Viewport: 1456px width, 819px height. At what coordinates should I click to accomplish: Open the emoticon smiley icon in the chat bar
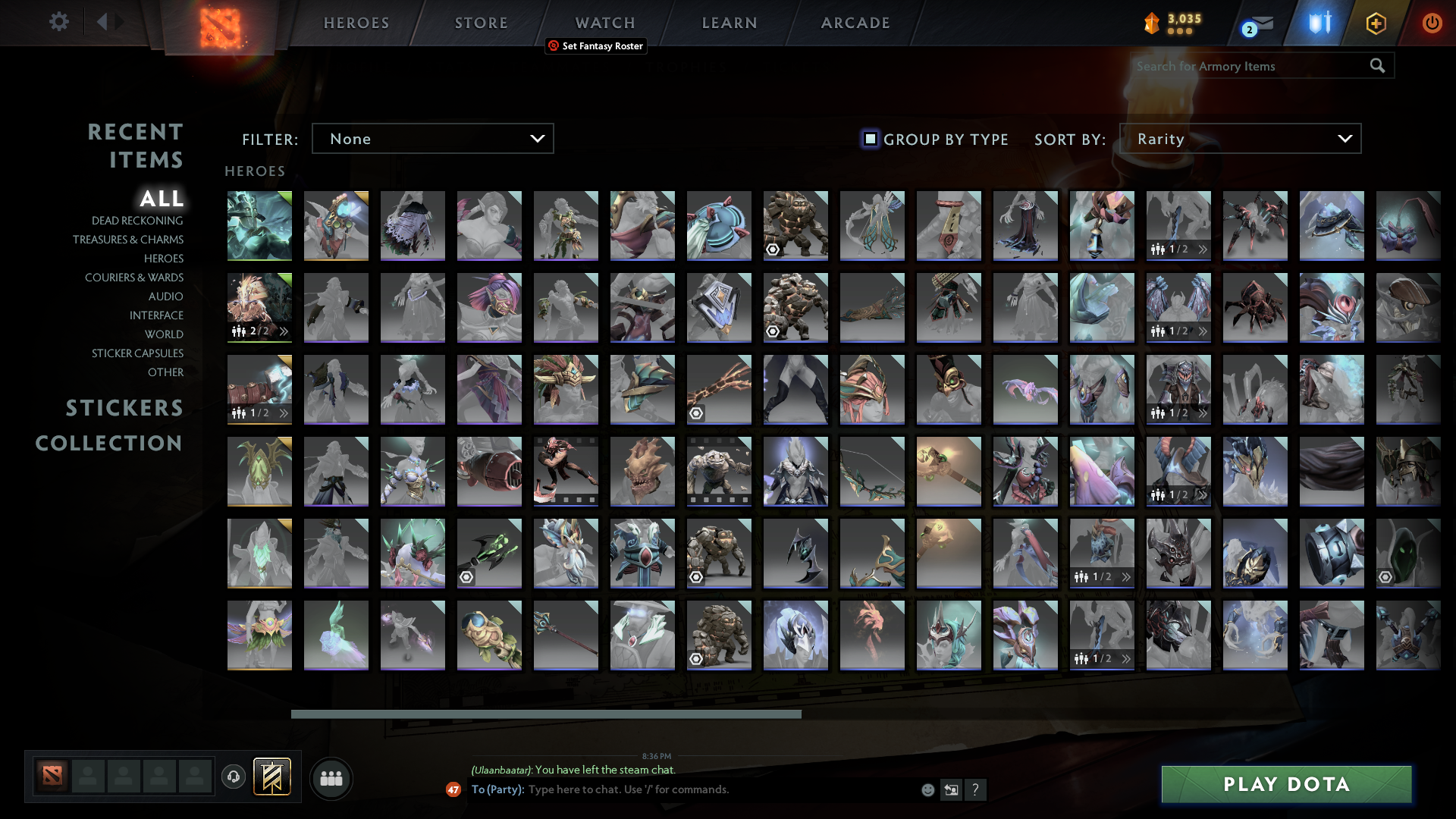(x=927, y=789)
